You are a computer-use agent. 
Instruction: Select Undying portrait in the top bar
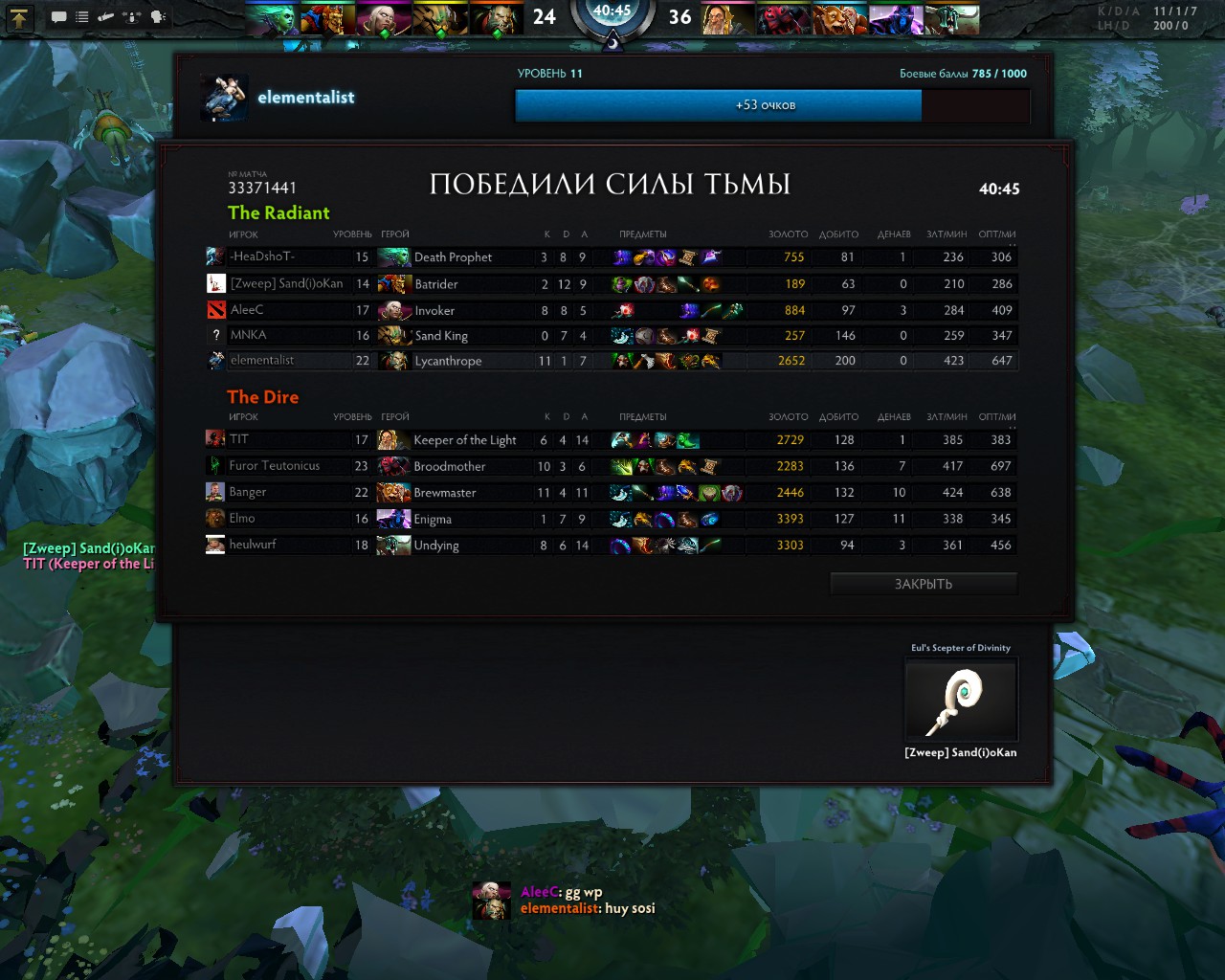point(950,19)
